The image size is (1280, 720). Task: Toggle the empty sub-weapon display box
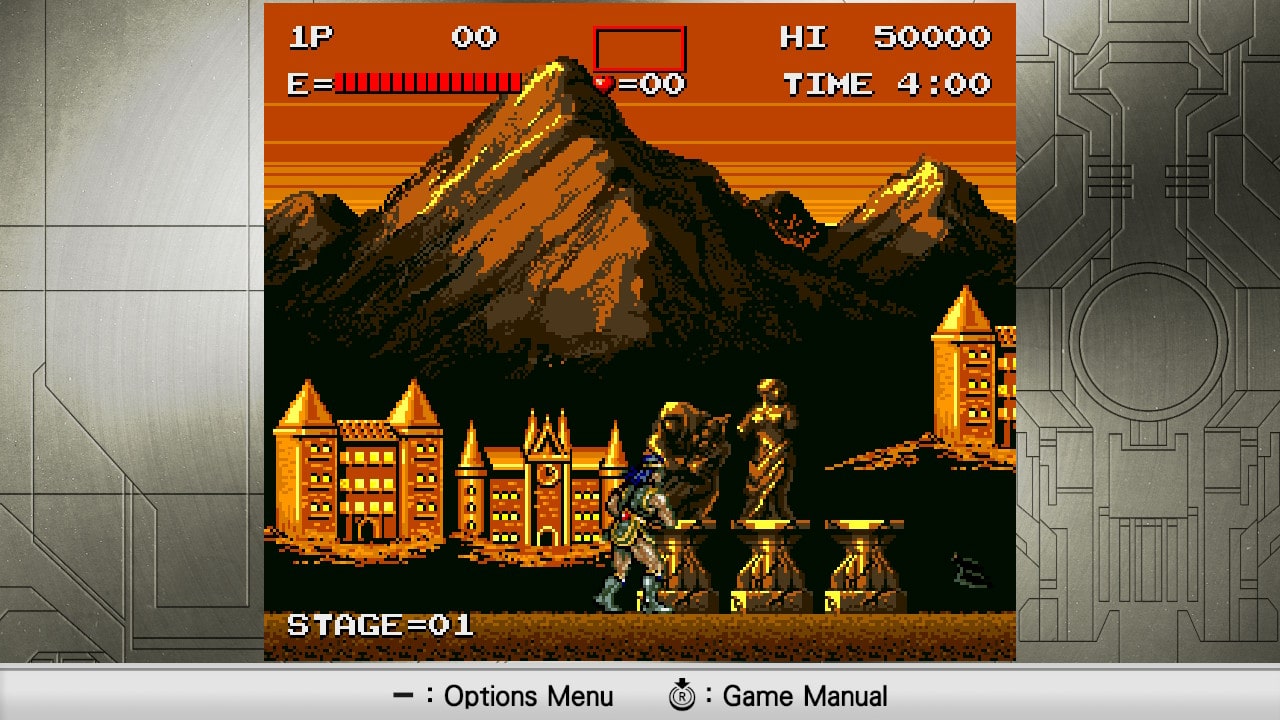pos(640,45)
